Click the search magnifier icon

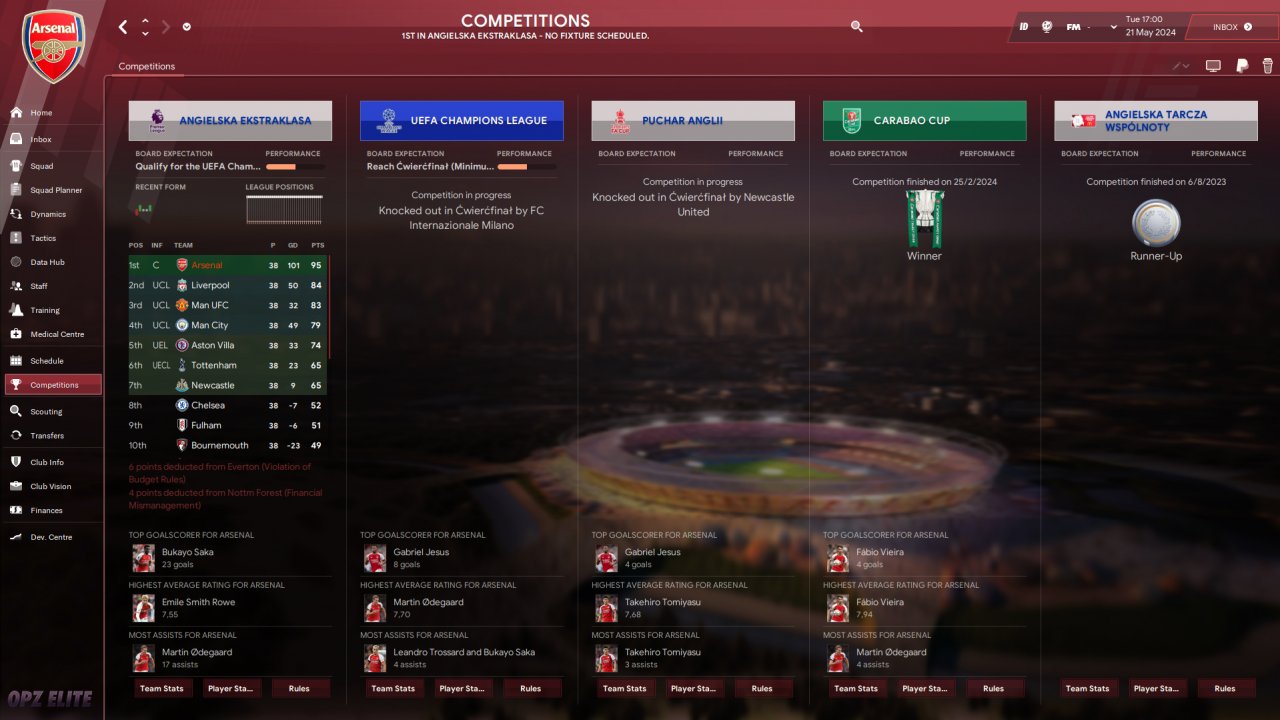[856, 27]
